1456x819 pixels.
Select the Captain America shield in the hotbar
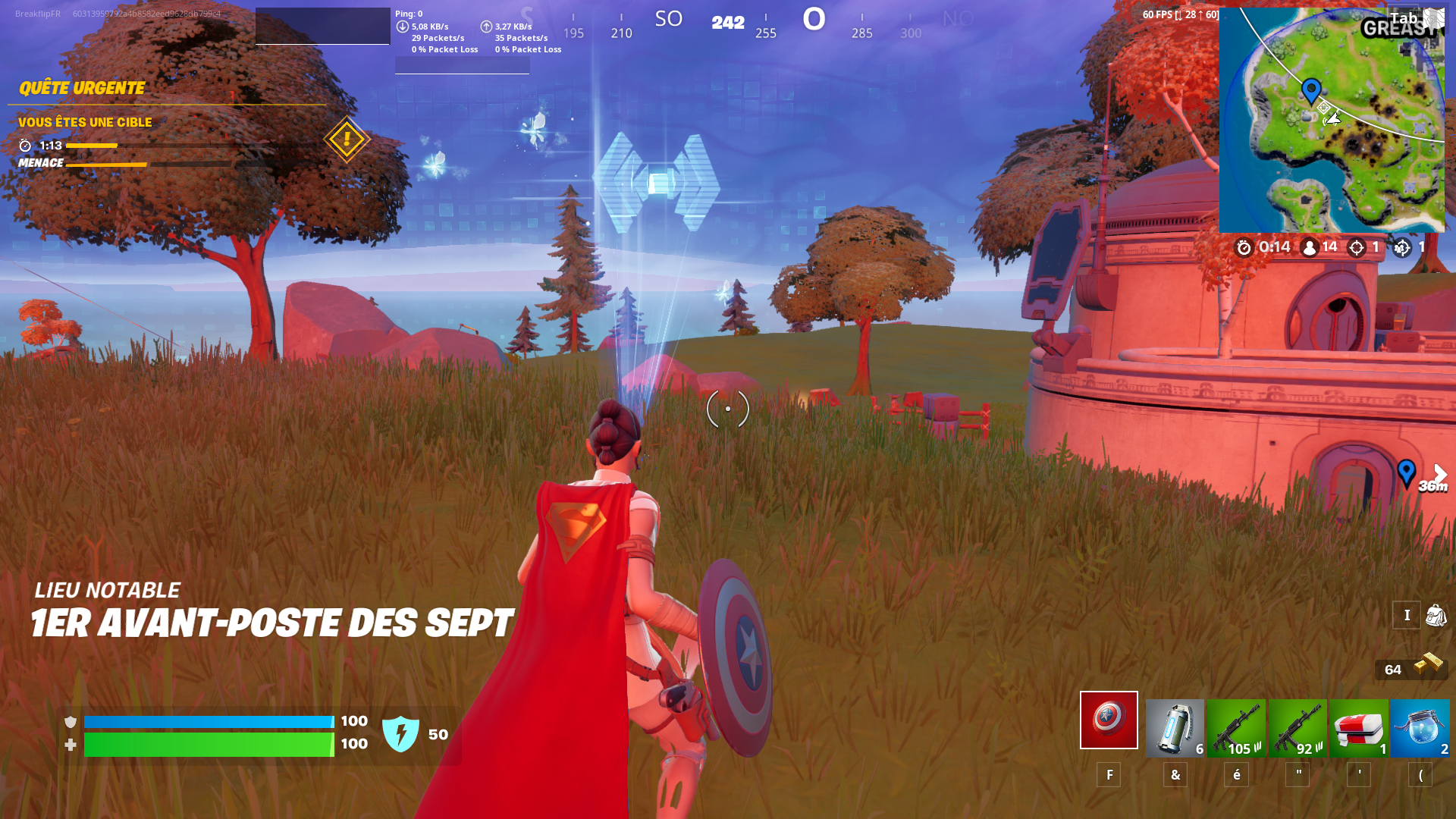pos(1109,720)
